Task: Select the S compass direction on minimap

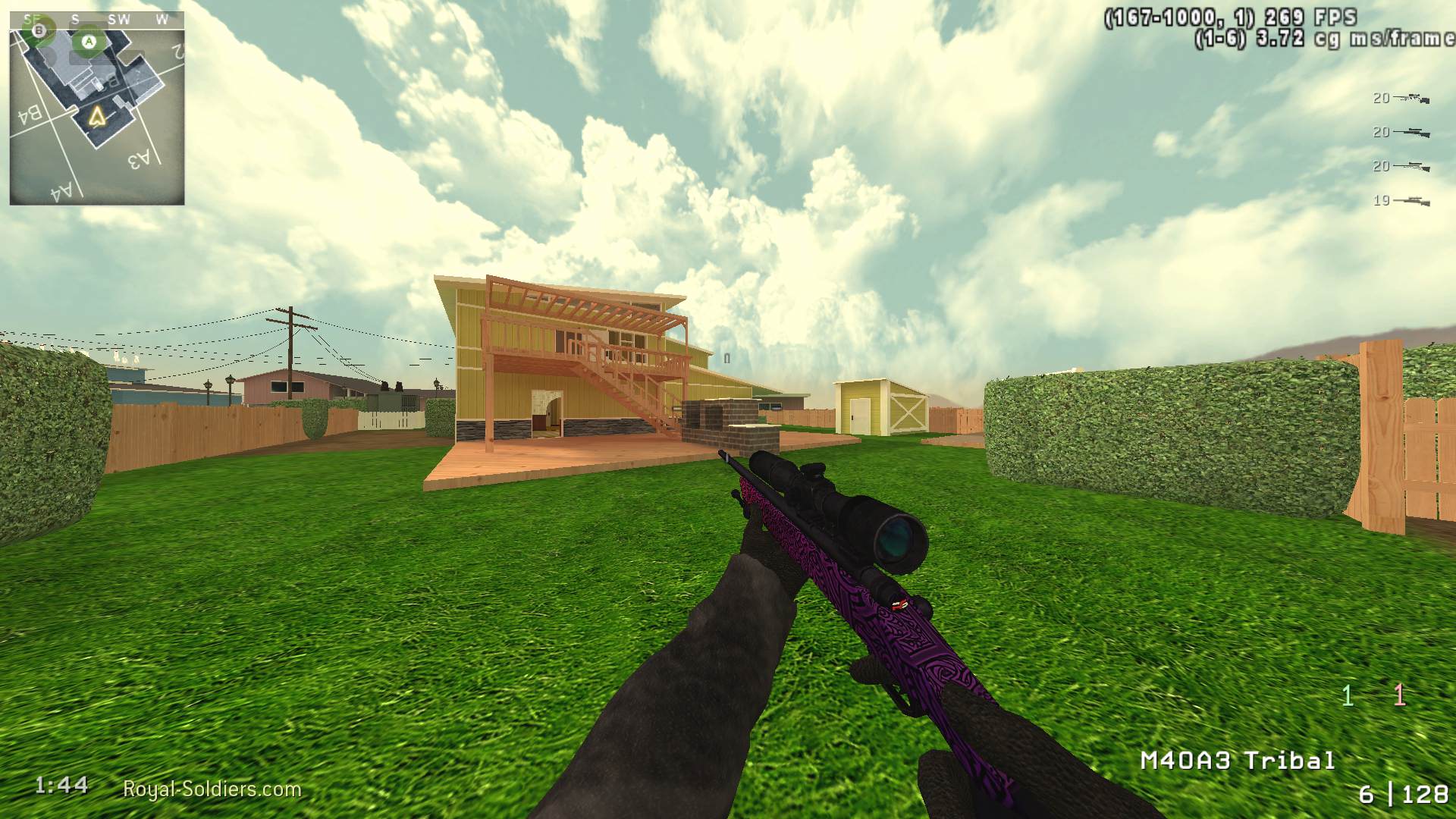Action: [75, 17]
